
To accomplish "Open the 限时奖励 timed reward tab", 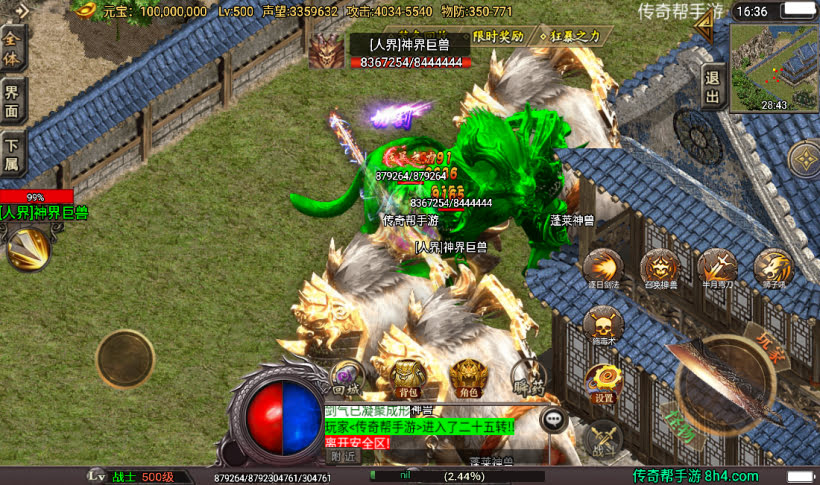I will [498, 36].
